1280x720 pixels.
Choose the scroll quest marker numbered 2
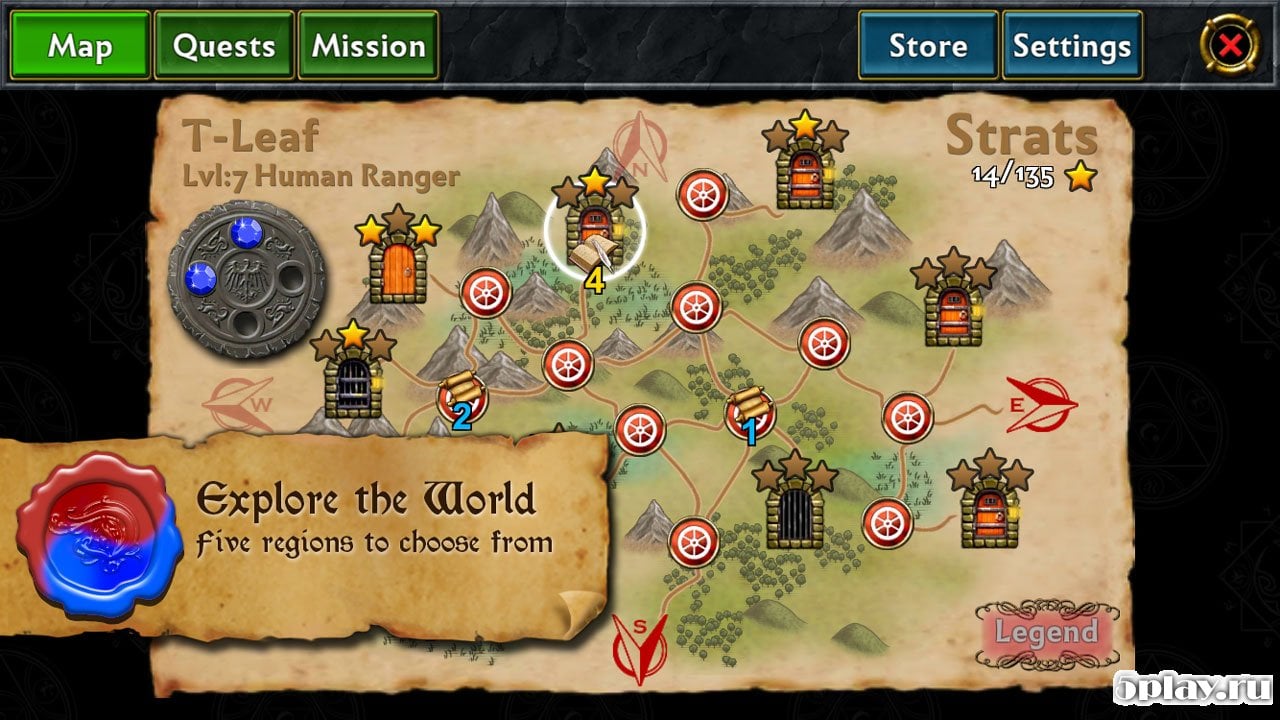tap(462, 397)
